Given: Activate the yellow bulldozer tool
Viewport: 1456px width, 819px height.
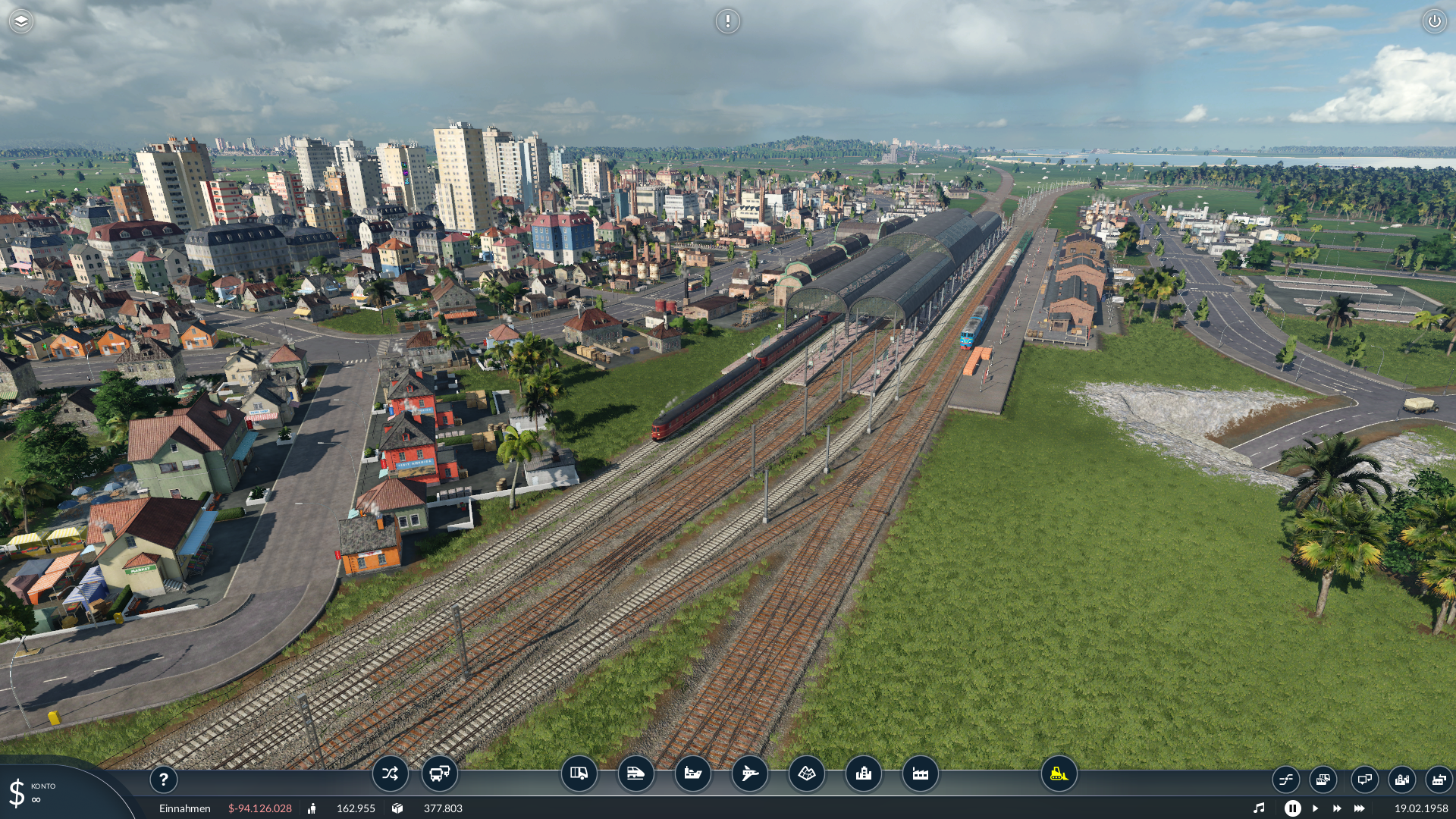Looking at the screenshot, I should click(1059, 774).
